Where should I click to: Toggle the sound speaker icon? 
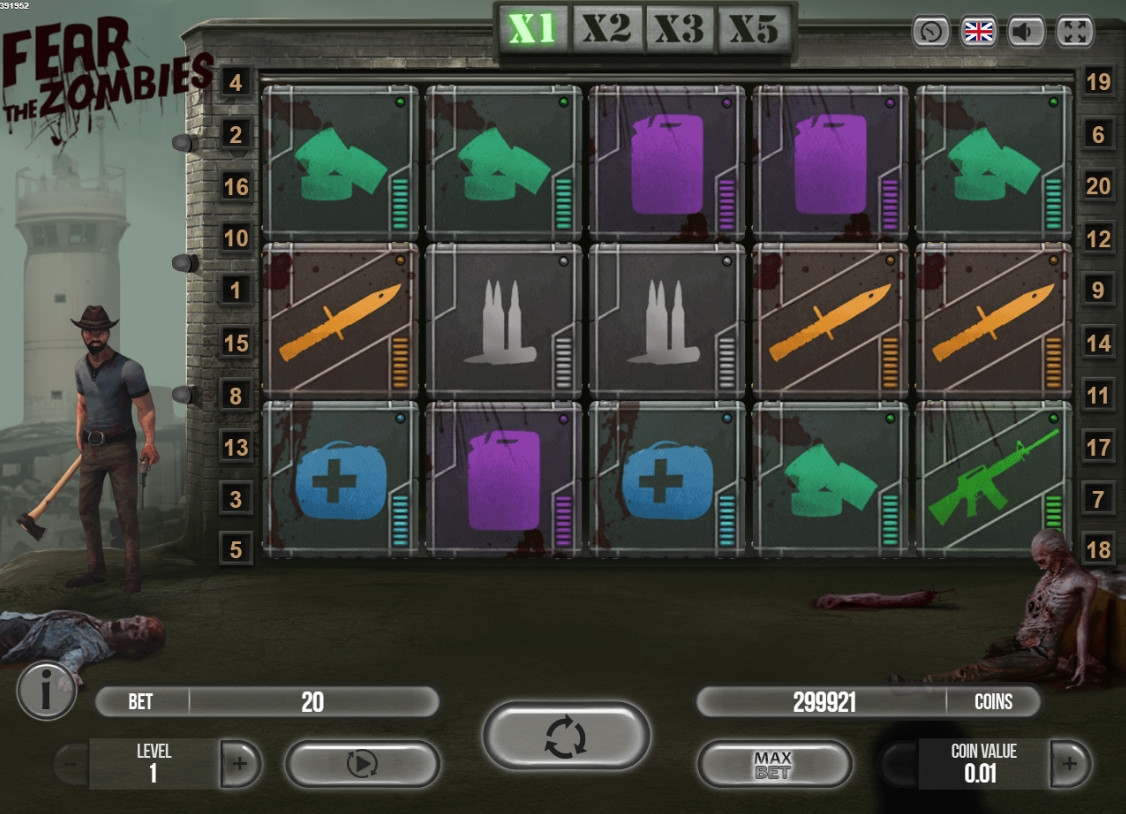coord(1026,31)
